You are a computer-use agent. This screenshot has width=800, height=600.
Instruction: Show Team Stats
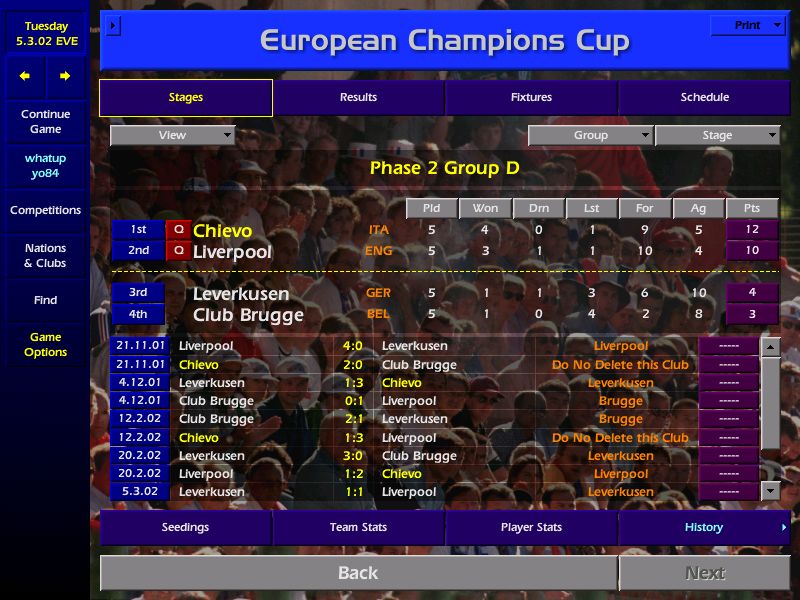358,527
